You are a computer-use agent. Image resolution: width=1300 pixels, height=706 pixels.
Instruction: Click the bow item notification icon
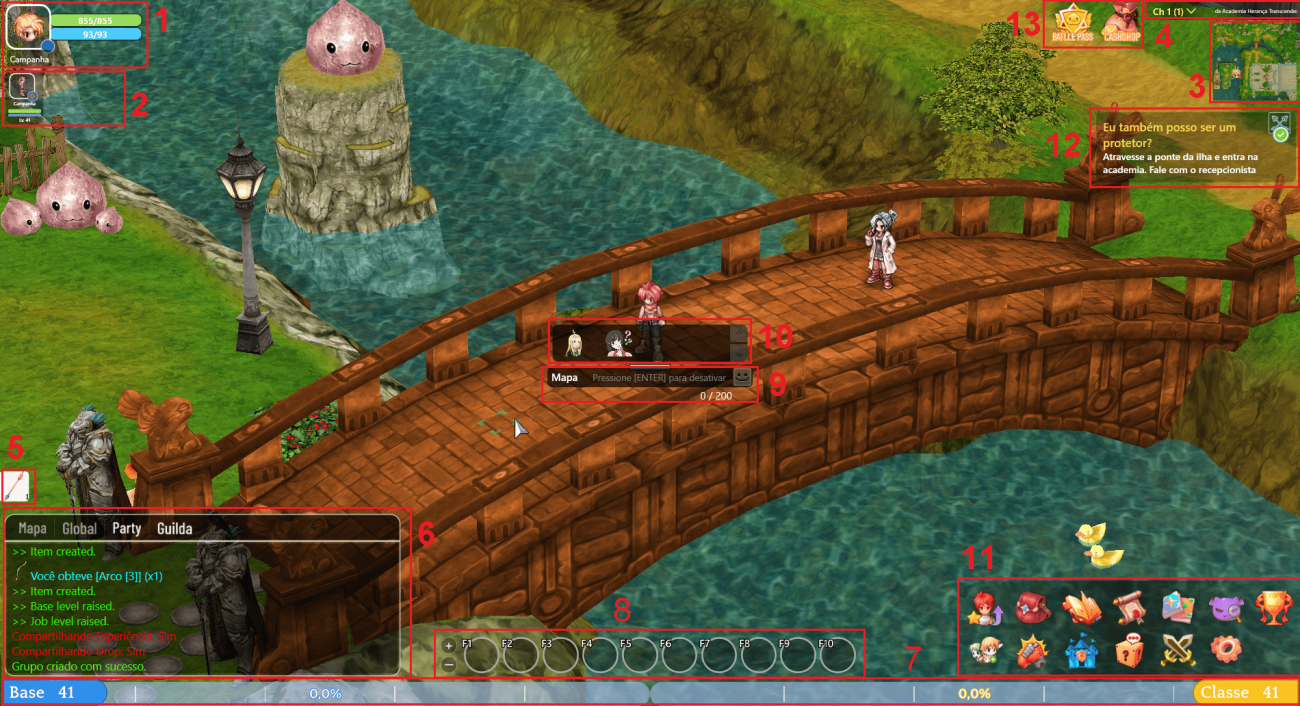point(17,486)
